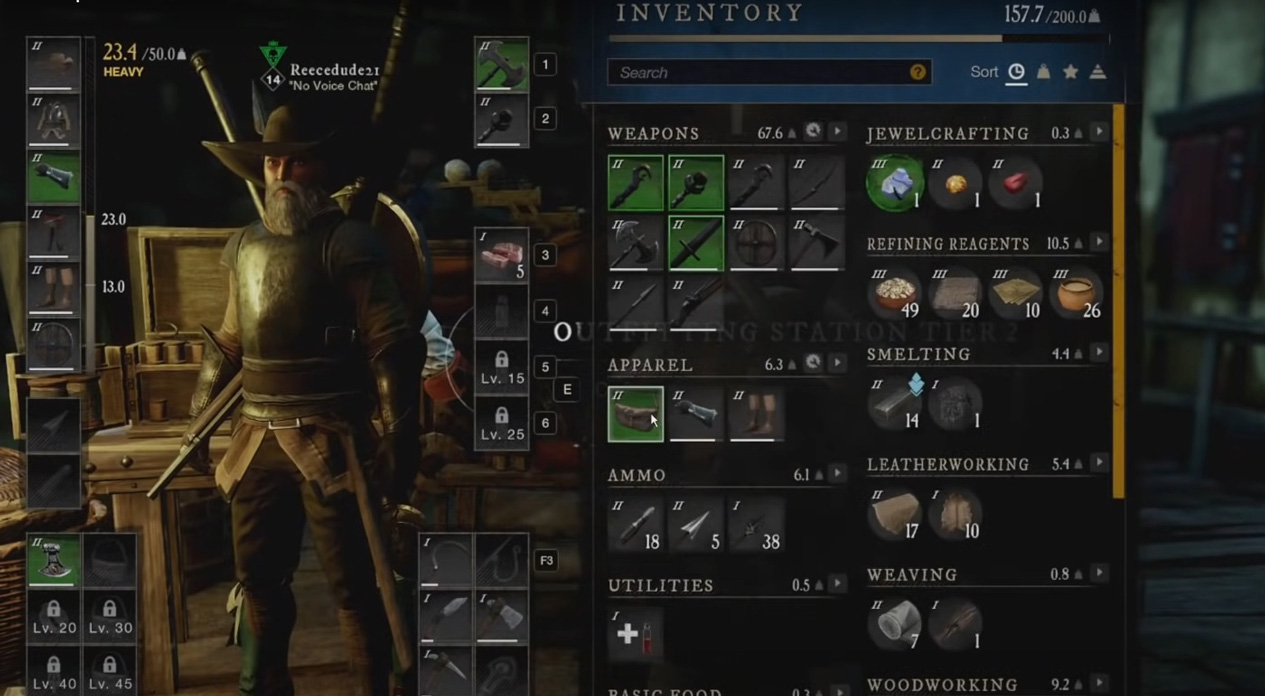Expand the Smelting category arrow
Screen dimensions: 1265x696
coord(1099,353)
